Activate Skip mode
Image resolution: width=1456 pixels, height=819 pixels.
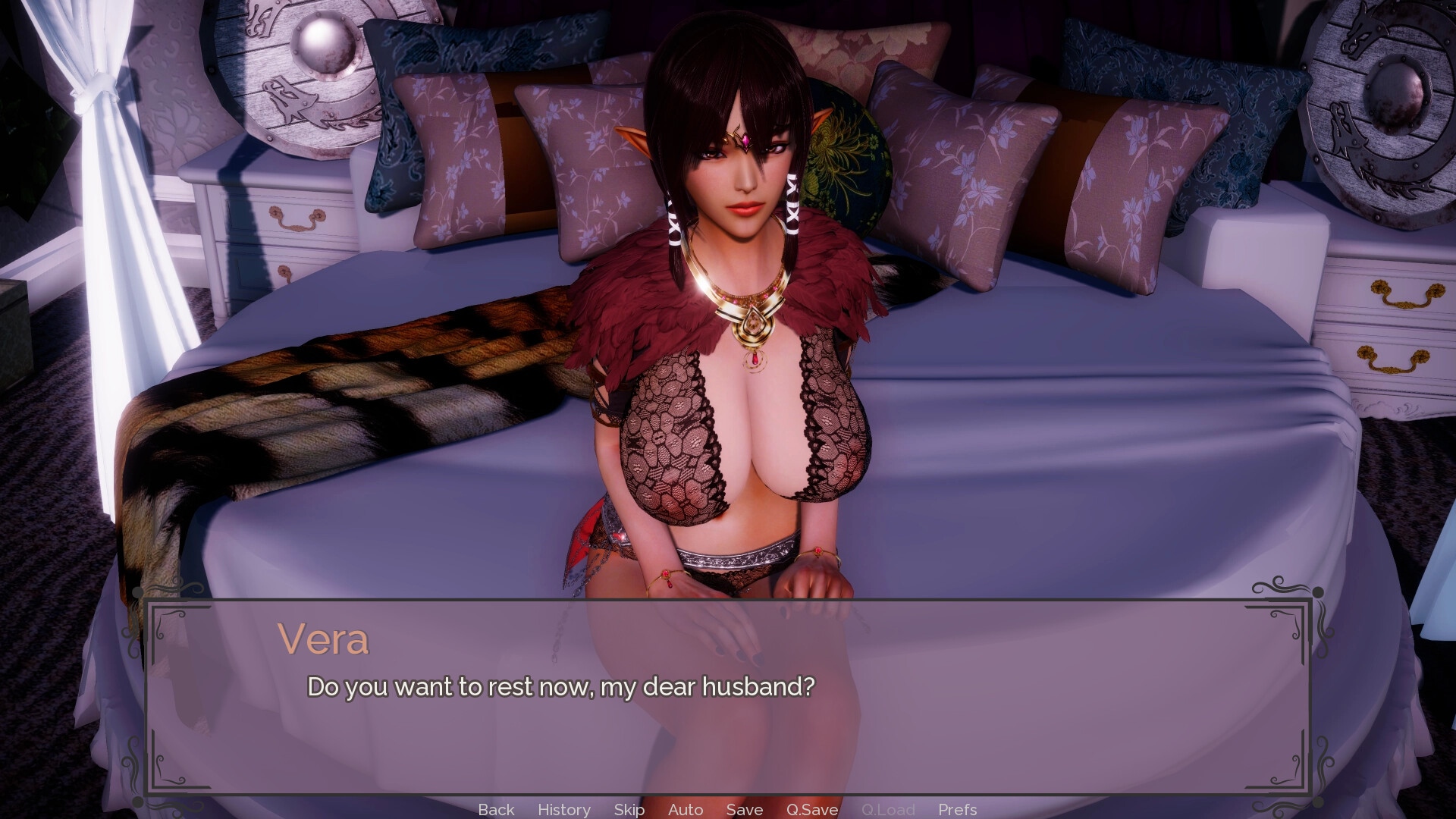pyautogui.click(x=629, y=809)
